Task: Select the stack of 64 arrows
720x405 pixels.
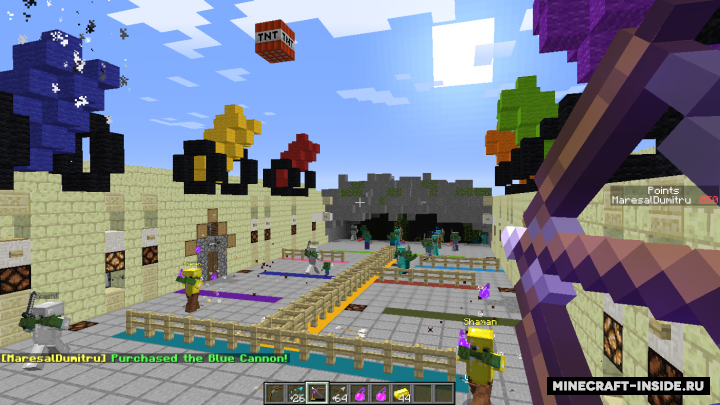Action: tap(338, 392)
